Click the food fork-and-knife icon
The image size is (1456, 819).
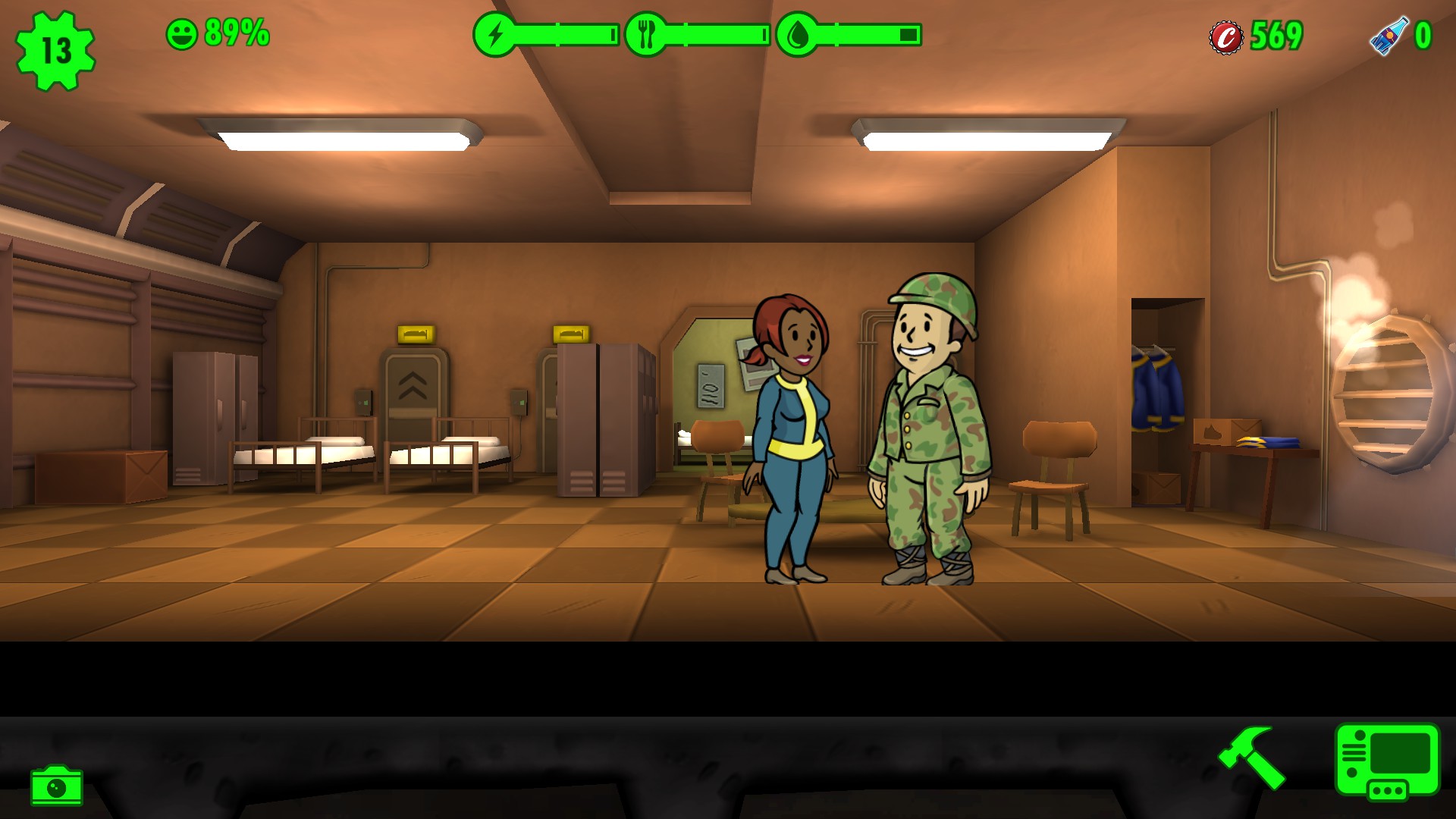click(x=645, y=33)
